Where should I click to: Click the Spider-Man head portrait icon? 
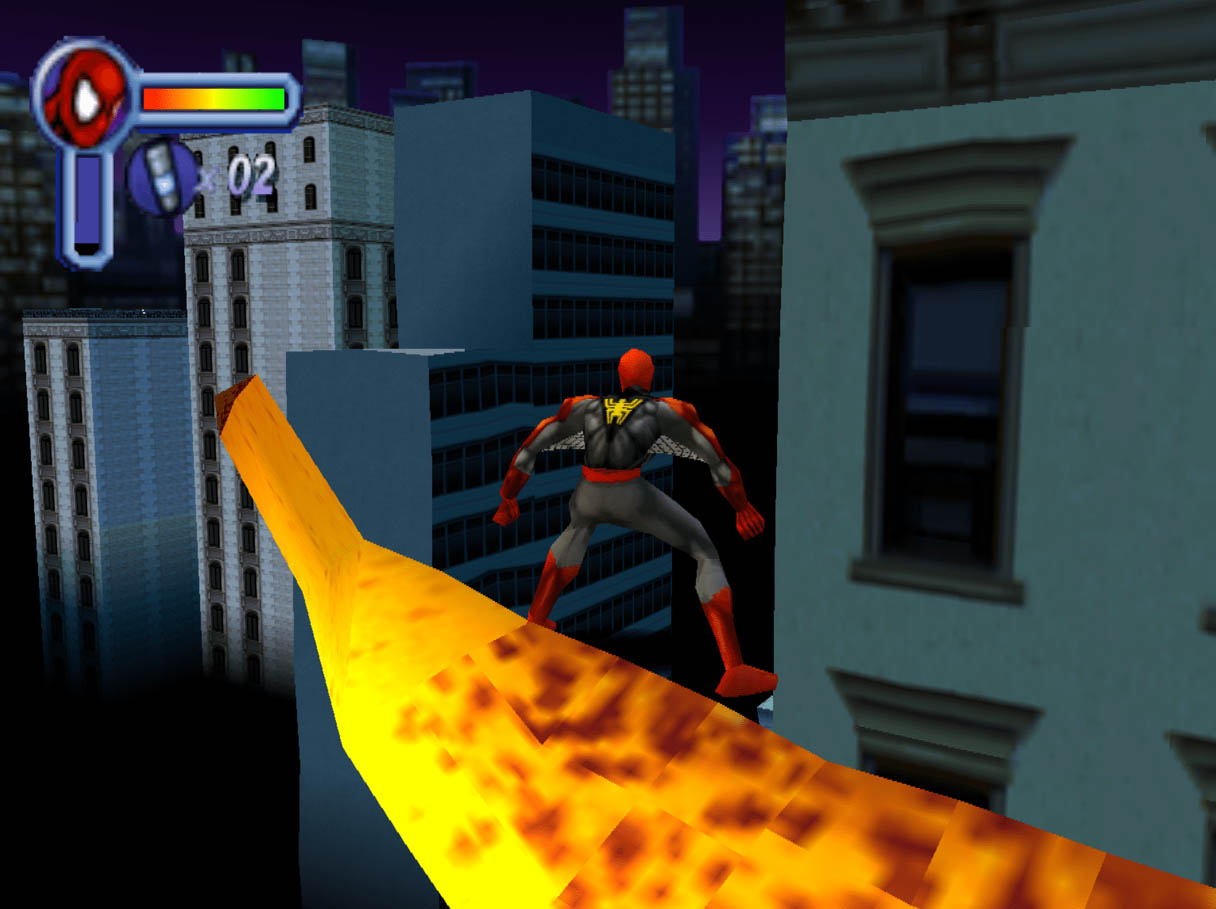point(83,97)
